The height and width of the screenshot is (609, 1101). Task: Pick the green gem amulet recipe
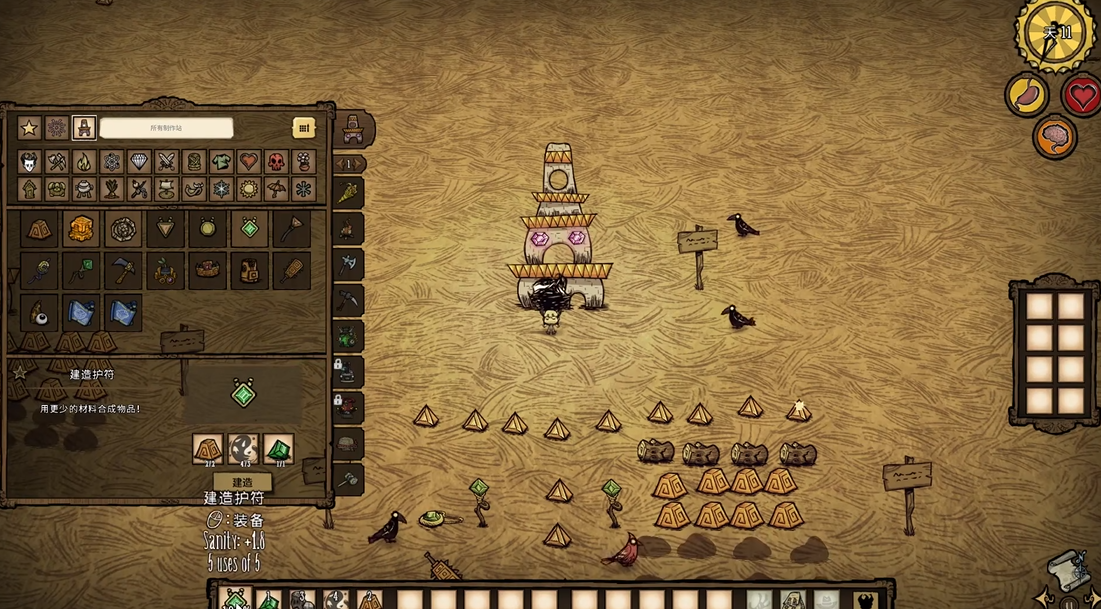point(249,229)
